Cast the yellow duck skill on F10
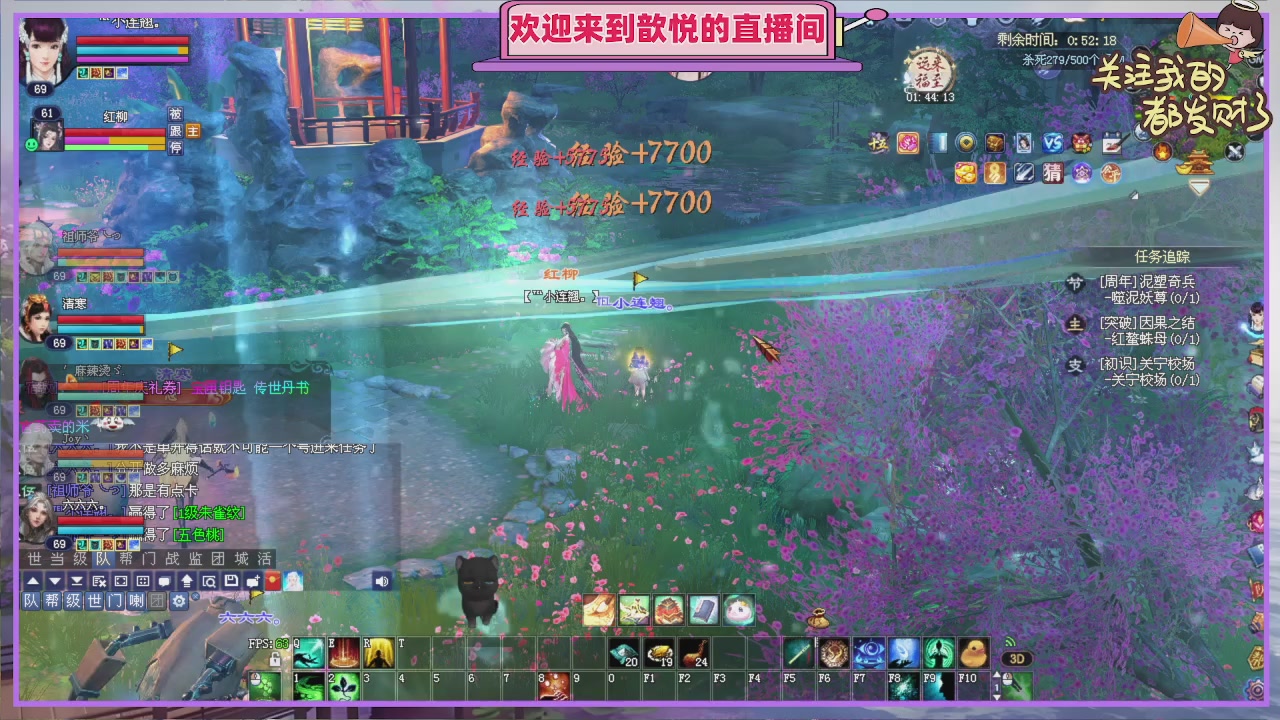1280x720 pixels. click(976, 652)
